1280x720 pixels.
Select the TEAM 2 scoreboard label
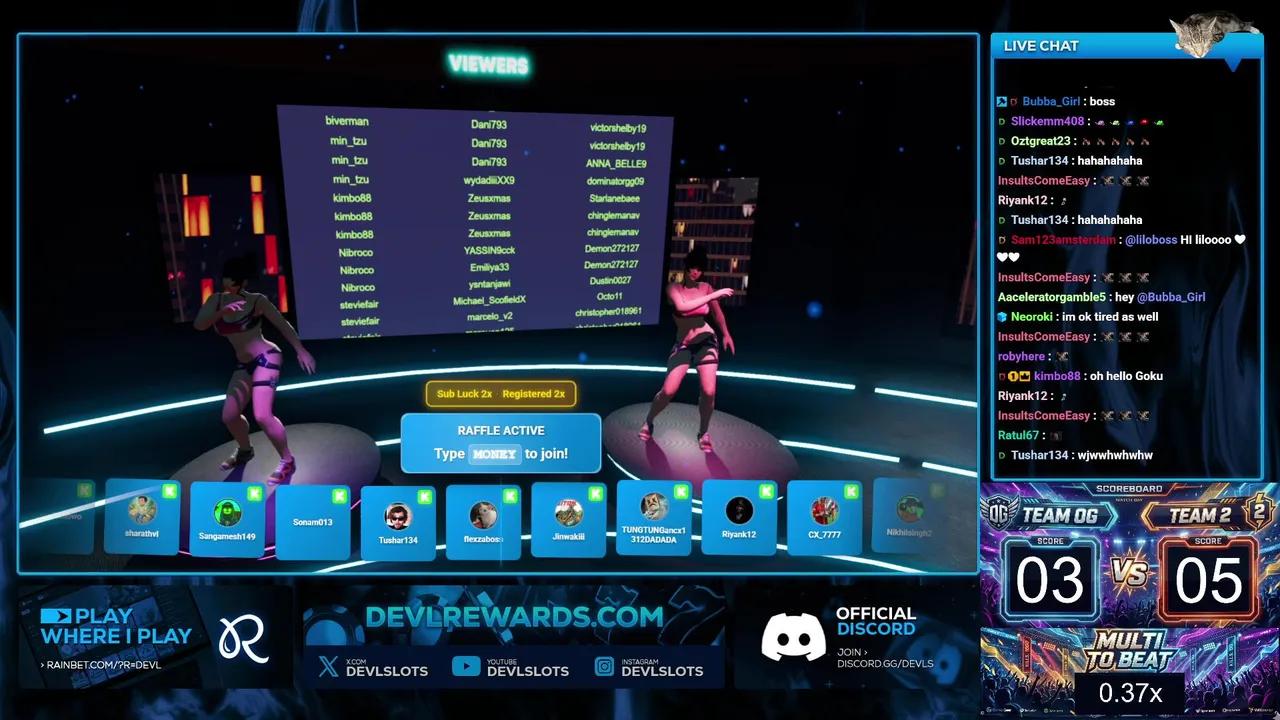coord(1199,514)
